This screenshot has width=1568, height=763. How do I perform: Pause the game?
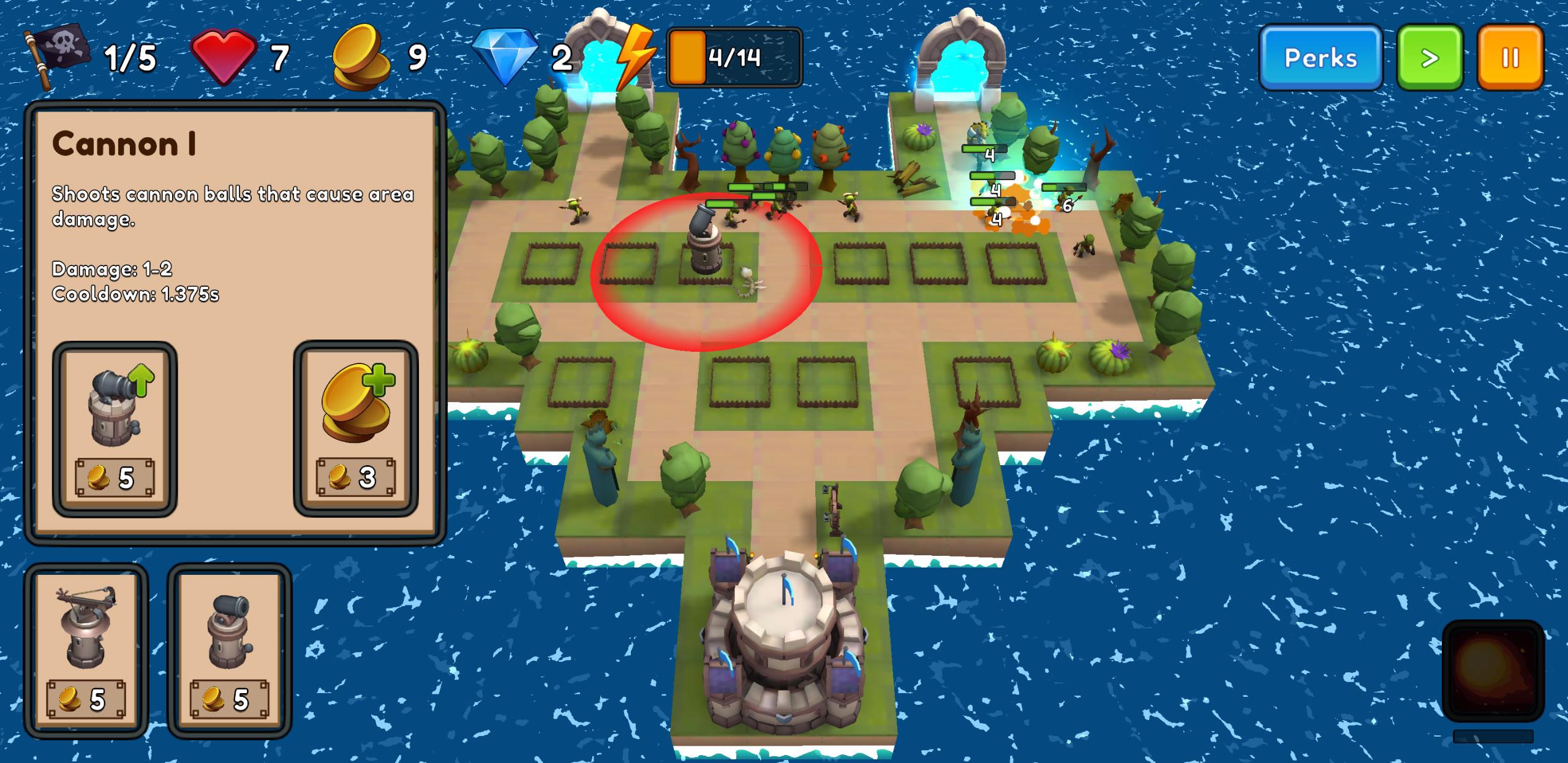click(x=1510, y=58)
